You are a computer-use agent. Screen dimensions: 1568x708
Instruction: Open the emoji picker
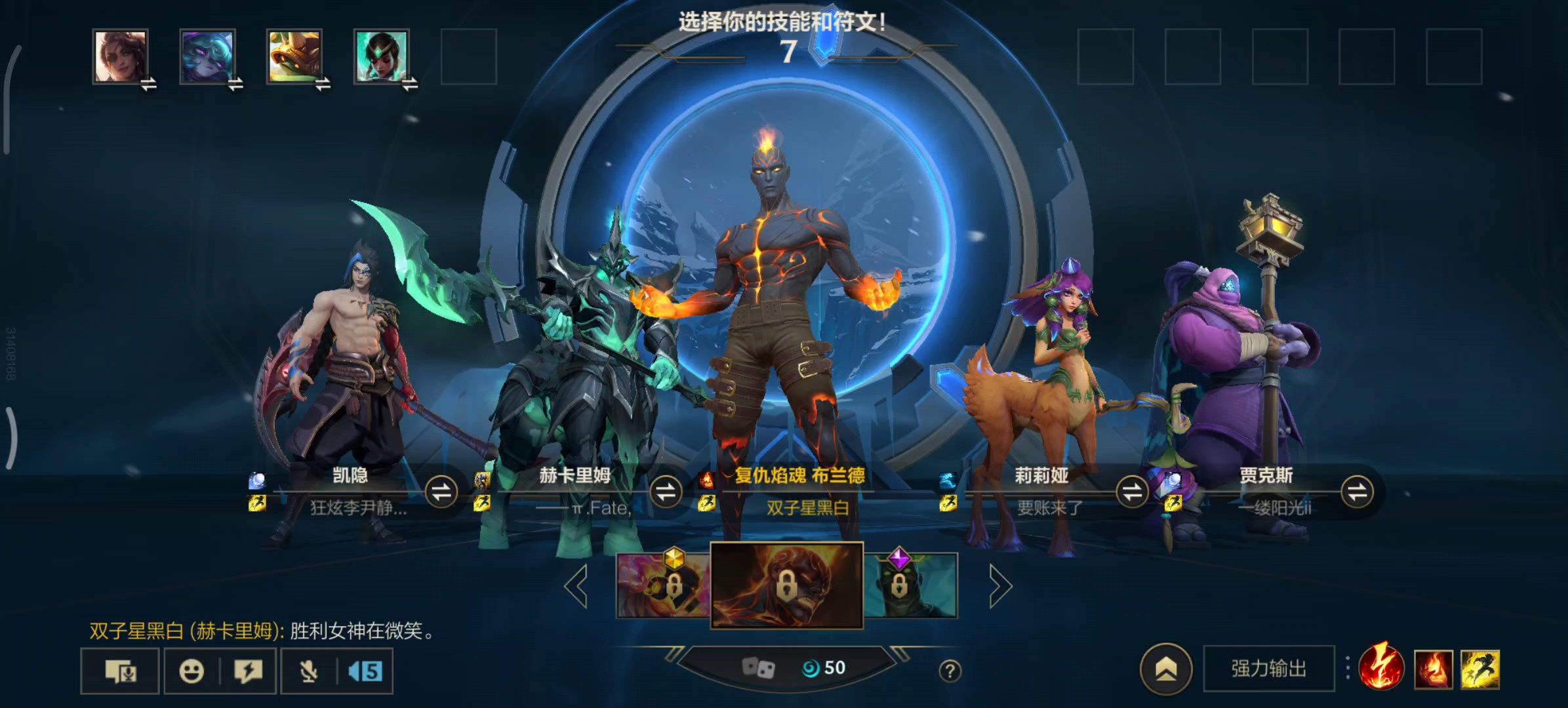[x=191, y=671]
